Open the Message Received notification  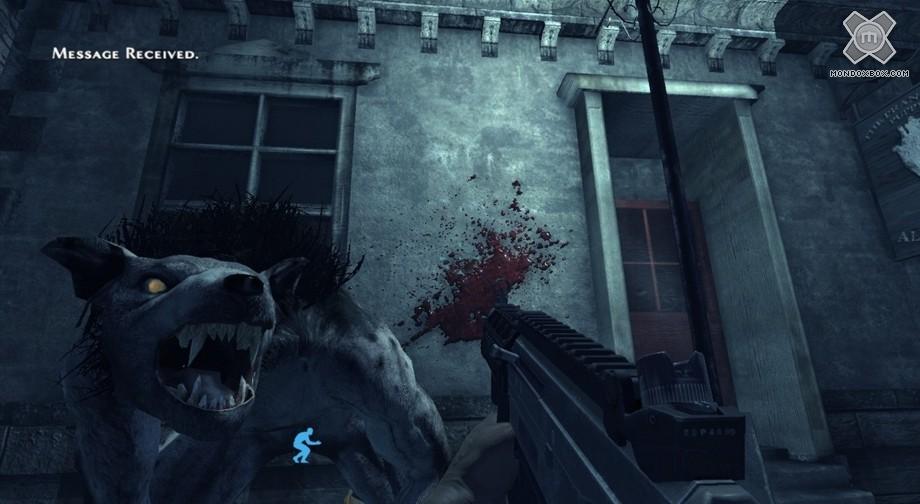(125, 53)
